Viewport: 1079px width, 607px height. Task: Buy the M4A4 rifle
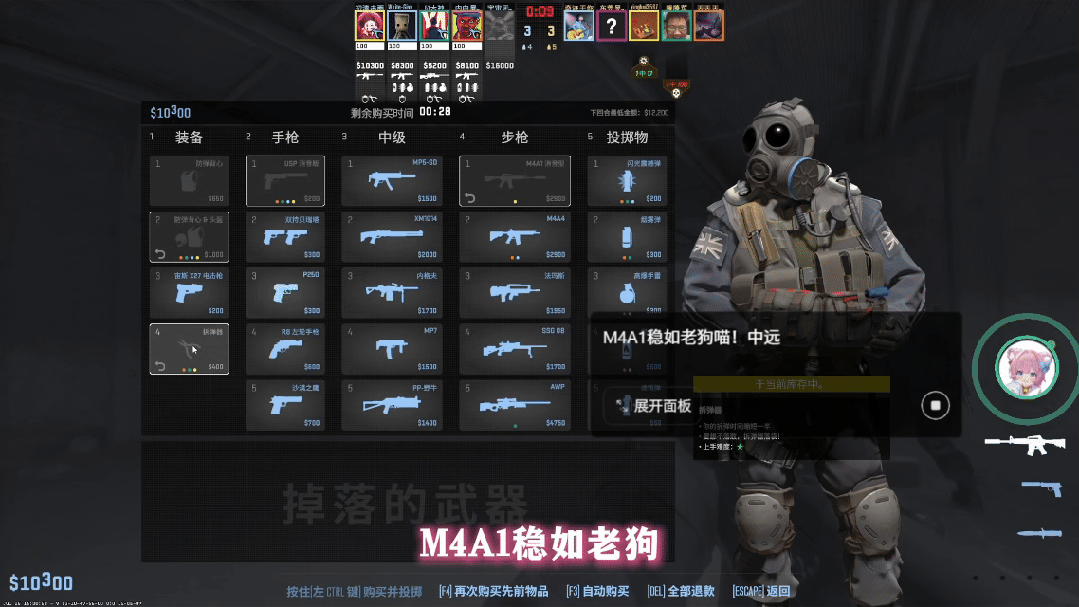[515, 237]
